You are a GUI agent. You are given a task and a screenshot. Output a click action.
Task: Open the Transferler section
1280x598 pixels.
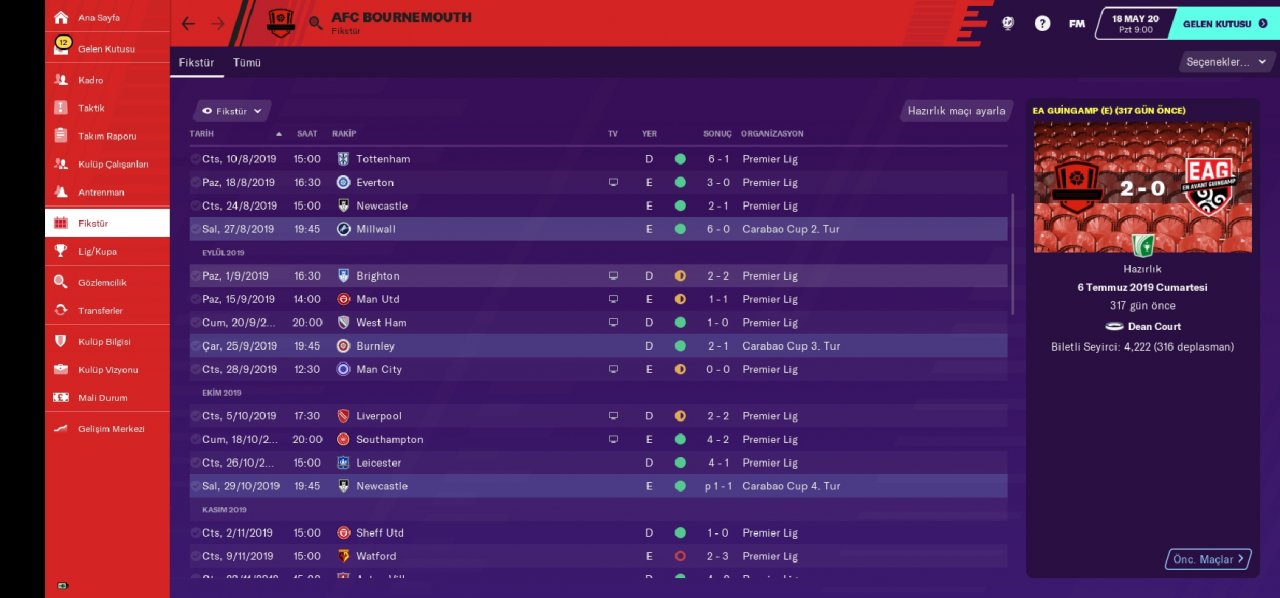pos(100,311)
